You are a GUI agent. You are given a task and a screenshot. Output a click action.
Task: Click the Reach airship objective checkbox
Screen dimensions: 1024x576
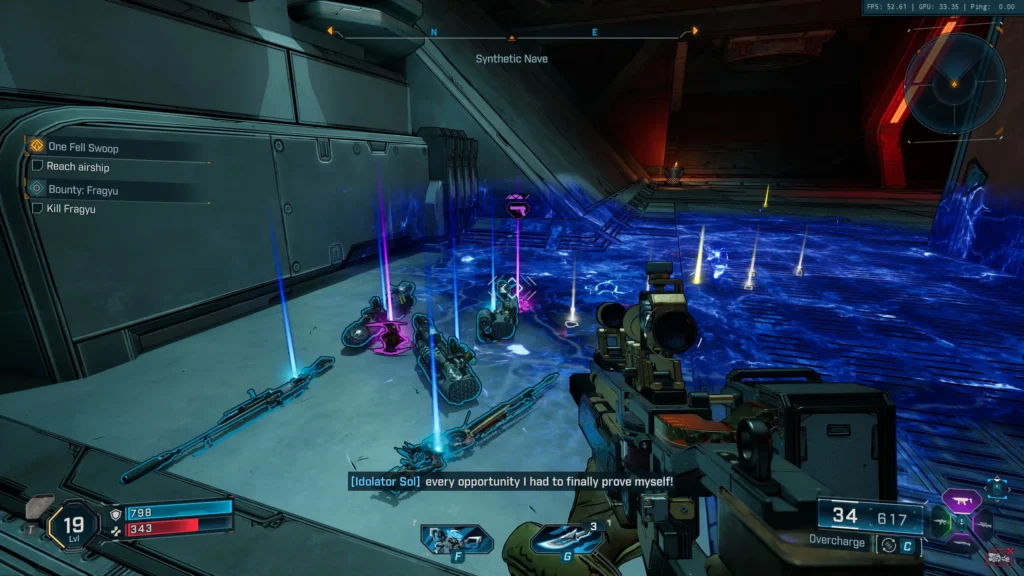point(37,166)
